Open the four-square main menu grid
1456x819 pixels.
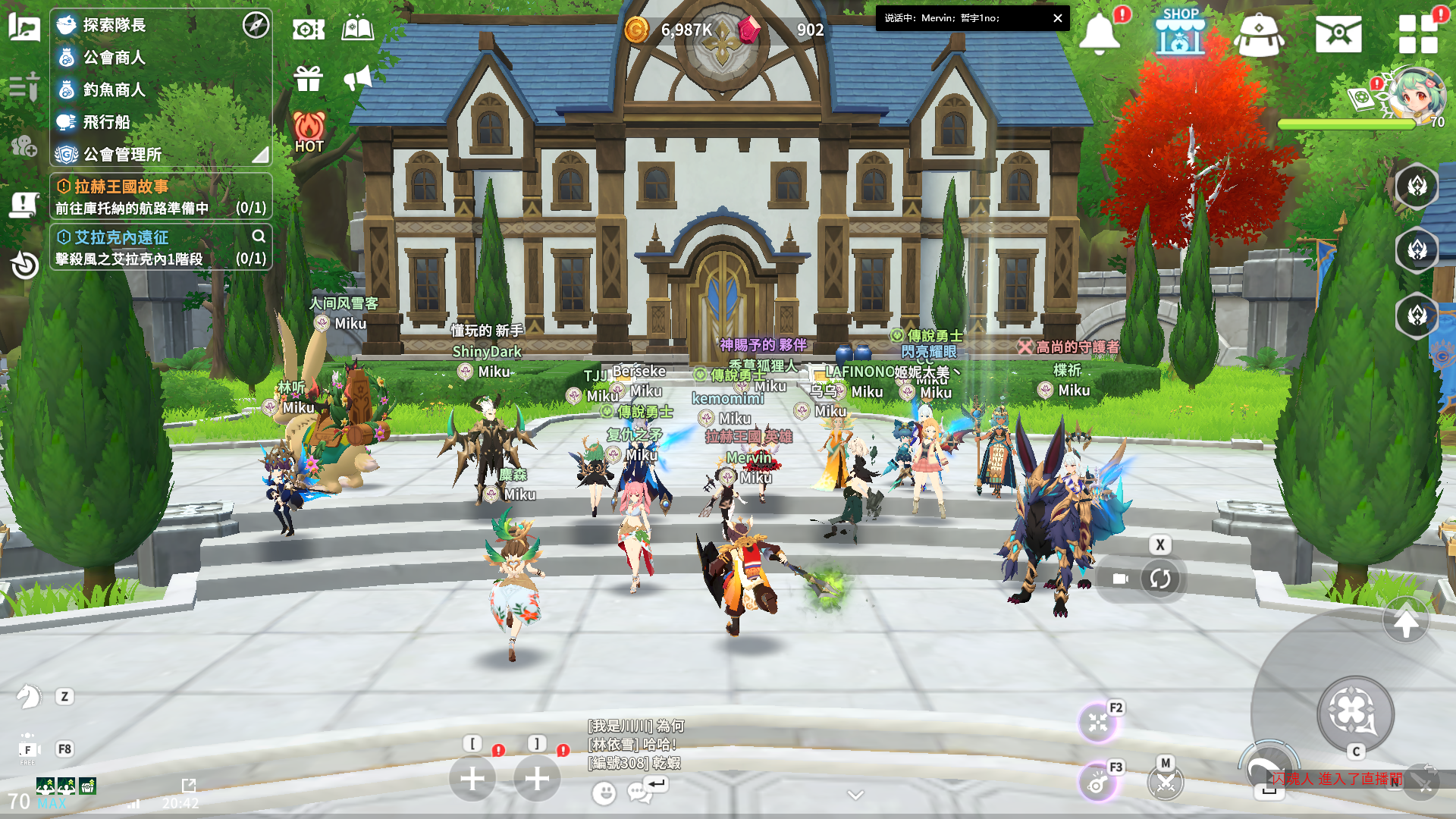[x=1418, y=35]
